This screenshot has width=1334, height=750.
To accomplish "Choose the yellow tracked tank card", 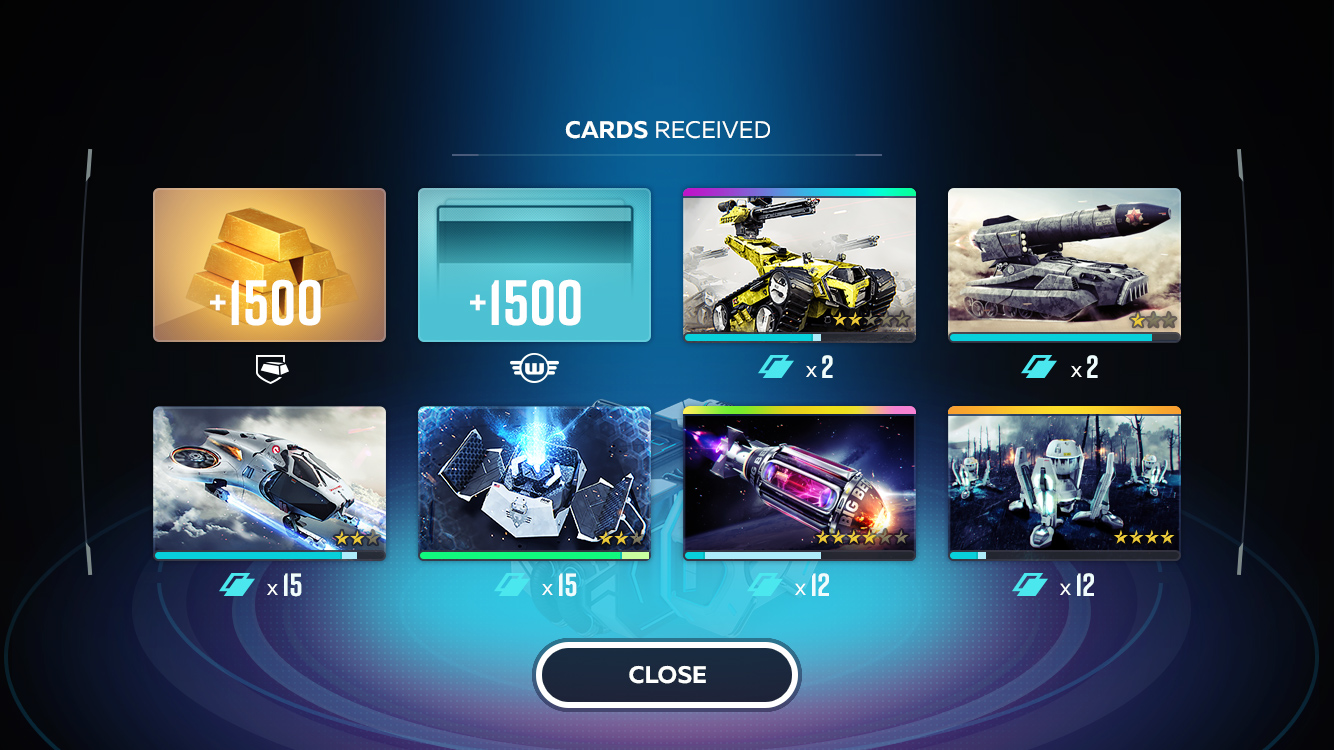I will pyautogui.click(x=799, y=265).
